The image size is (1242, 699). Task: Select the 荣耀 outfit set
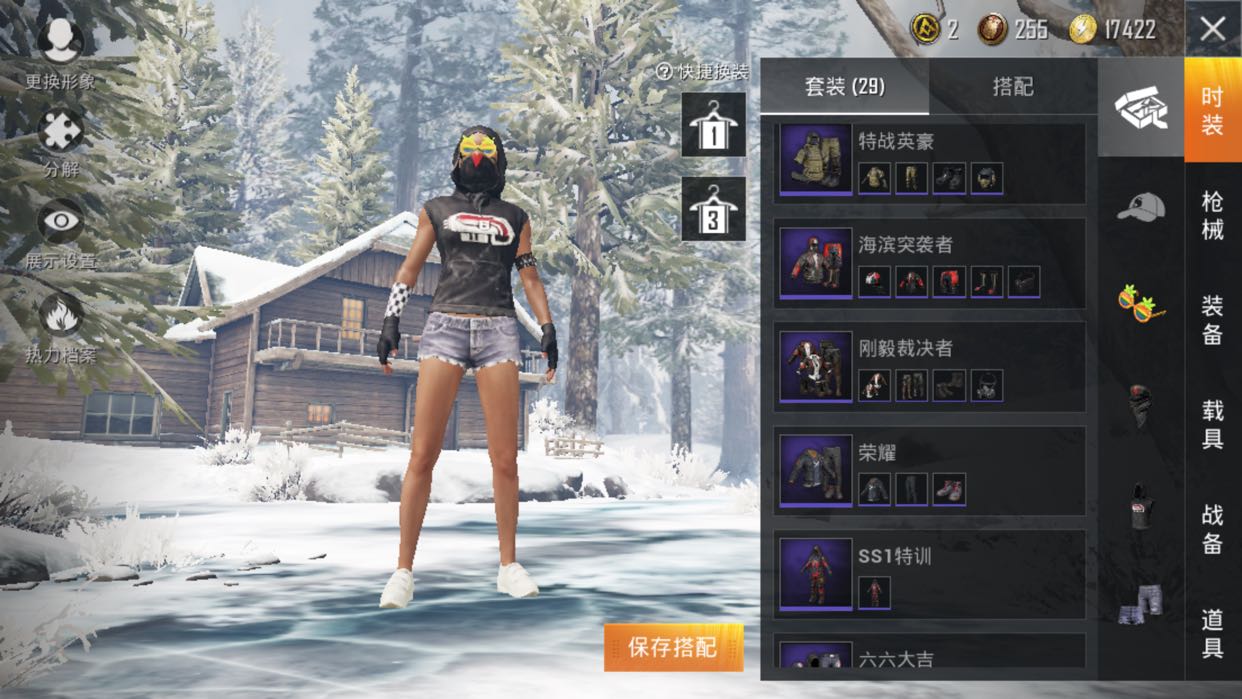pyautogui.click(x=928, y=471)
